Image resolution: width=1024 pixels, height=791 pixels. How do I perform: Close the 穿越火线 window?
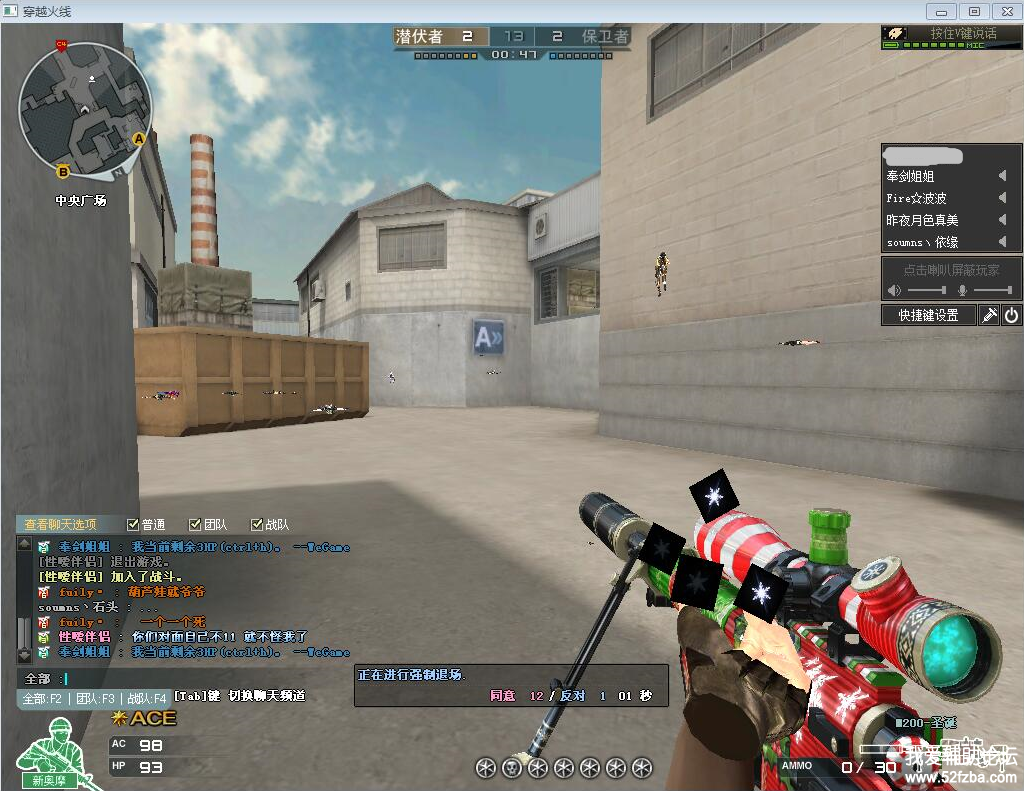(1004, 11)
